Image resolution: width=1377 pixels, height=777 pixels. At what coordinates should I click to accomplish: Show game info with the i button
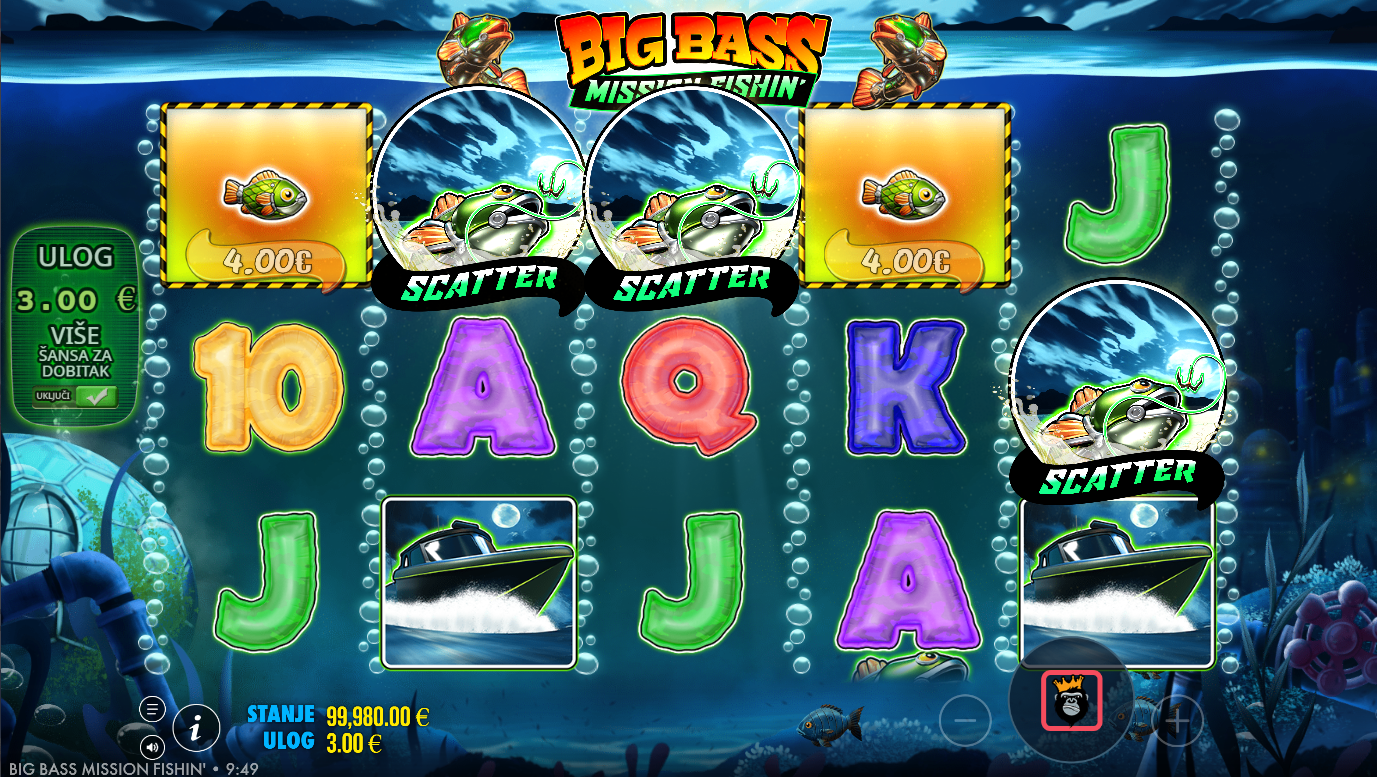coord(196,728)
